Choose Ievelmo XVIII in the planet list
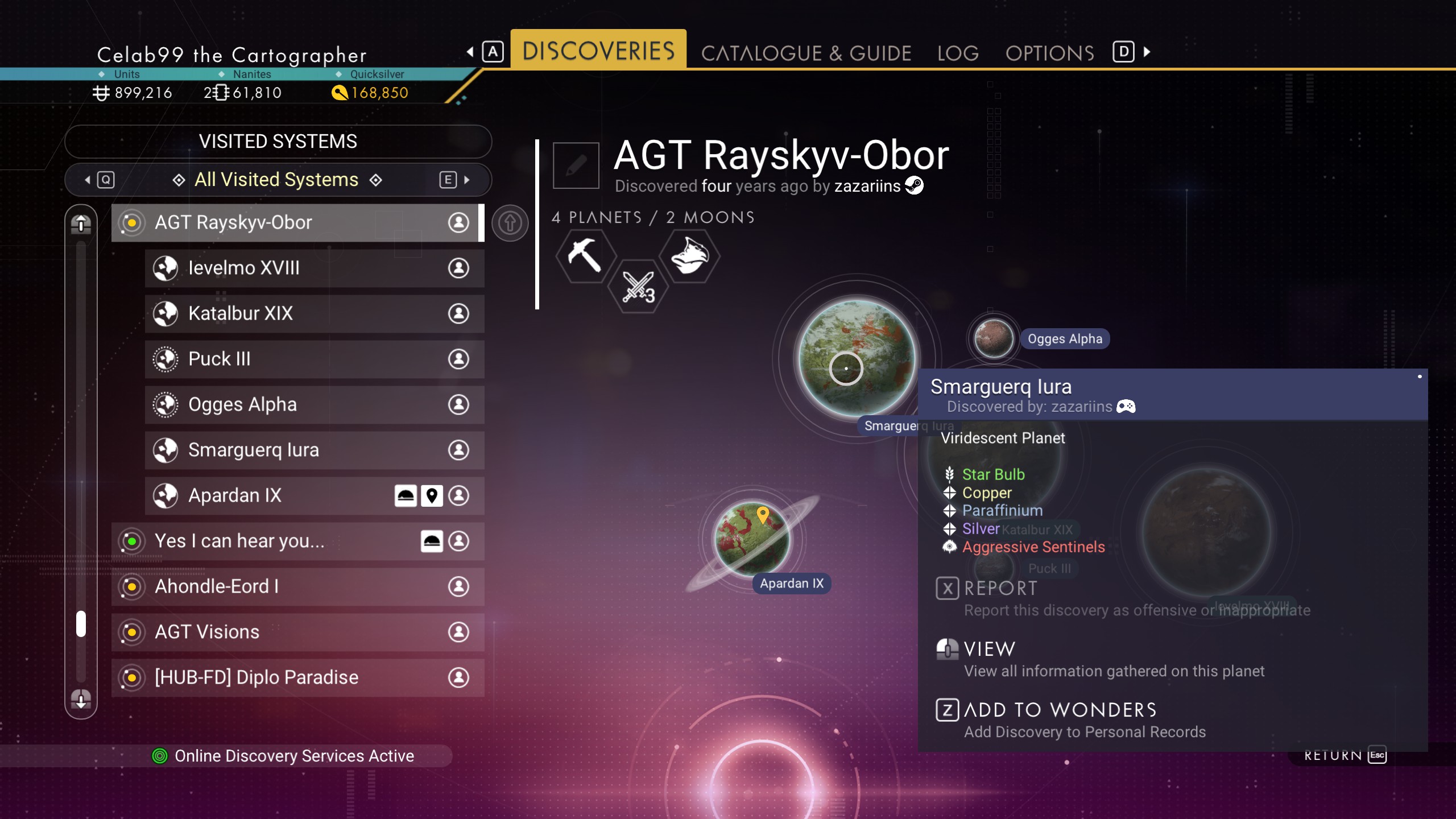 click(x=313, y=268)
